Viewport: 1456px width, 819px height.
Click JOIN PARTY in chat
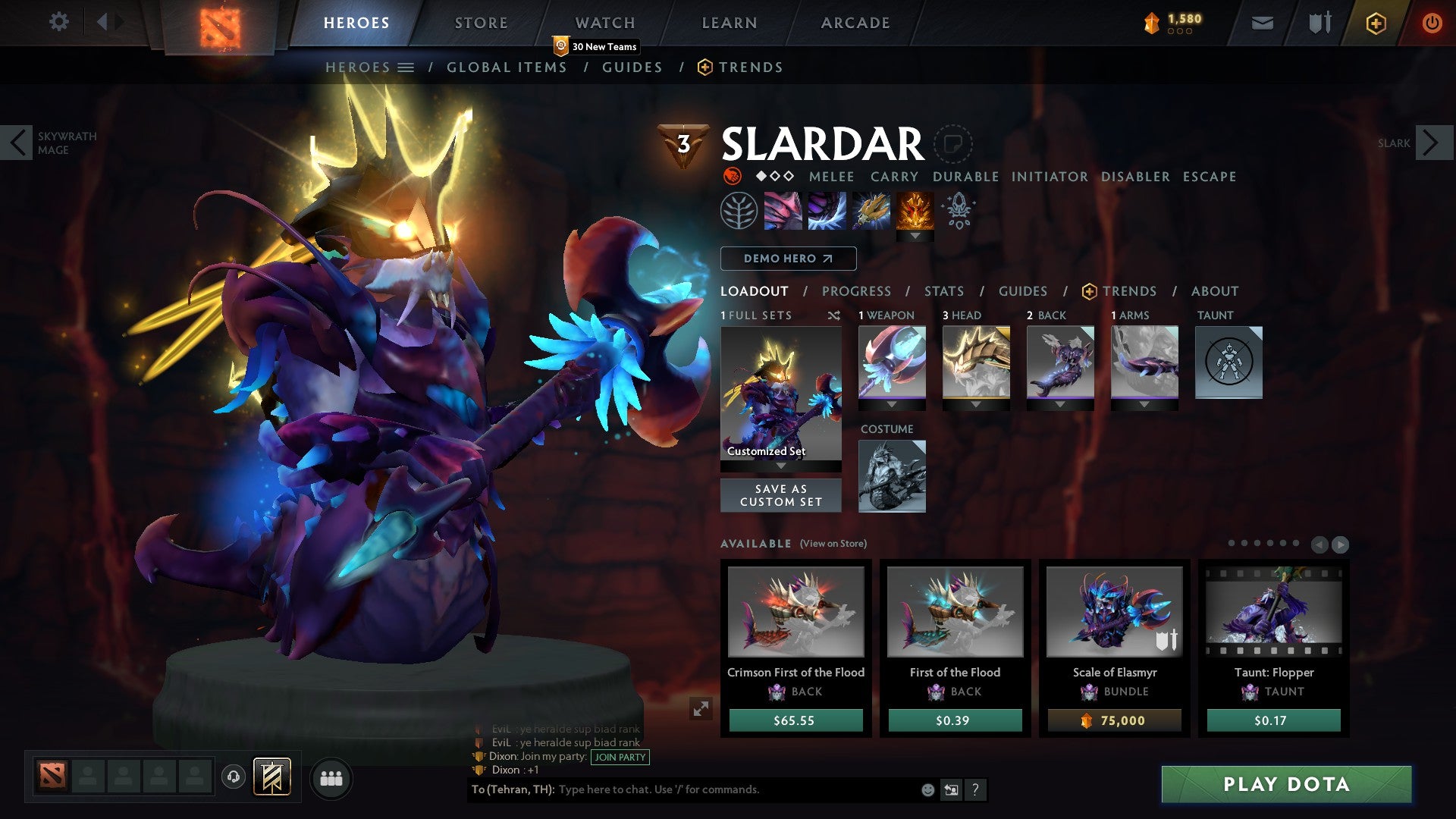pos(620,757)
